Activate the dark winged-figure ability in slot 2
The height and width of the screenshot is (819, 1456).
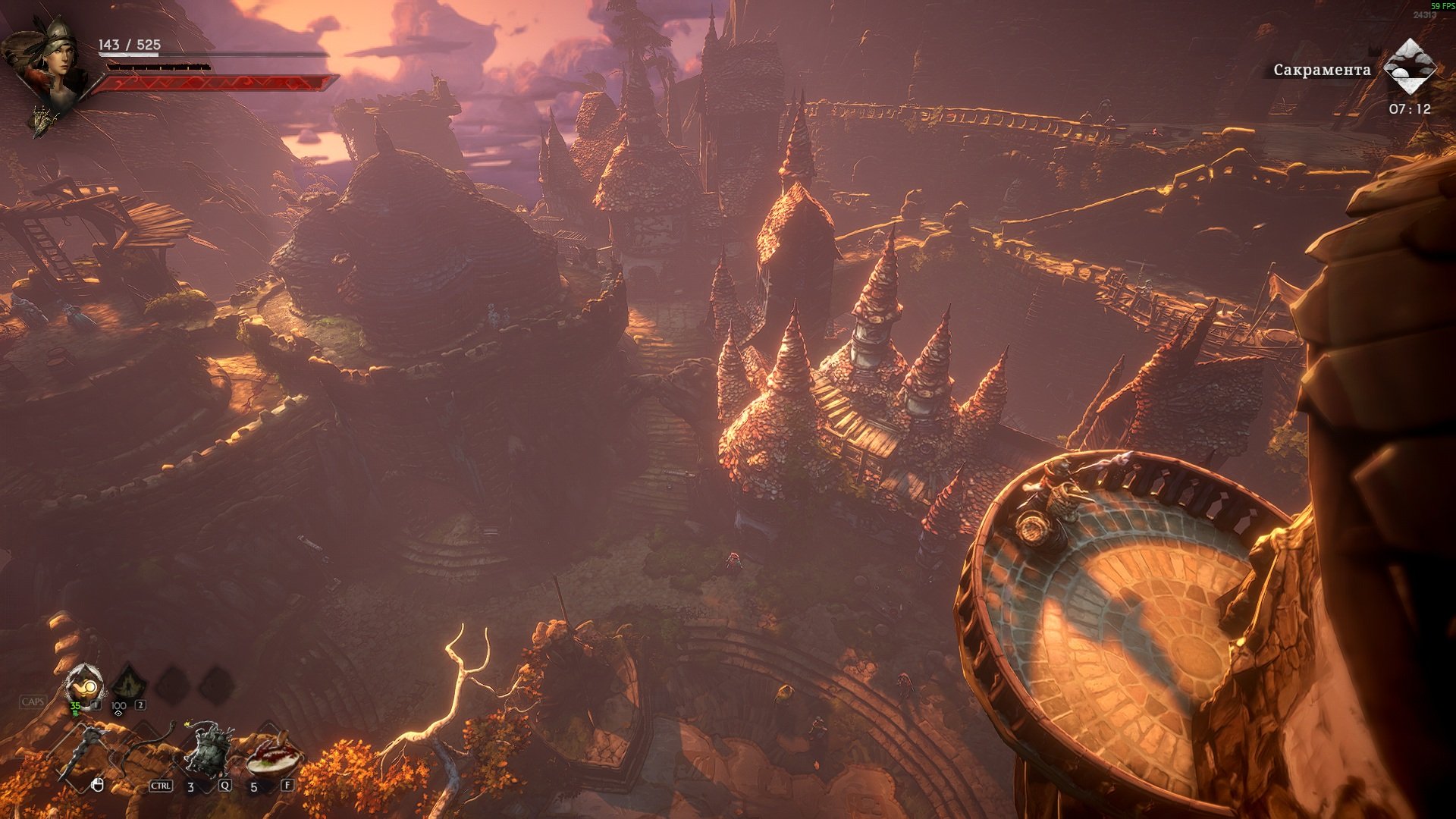click(127, 686)
